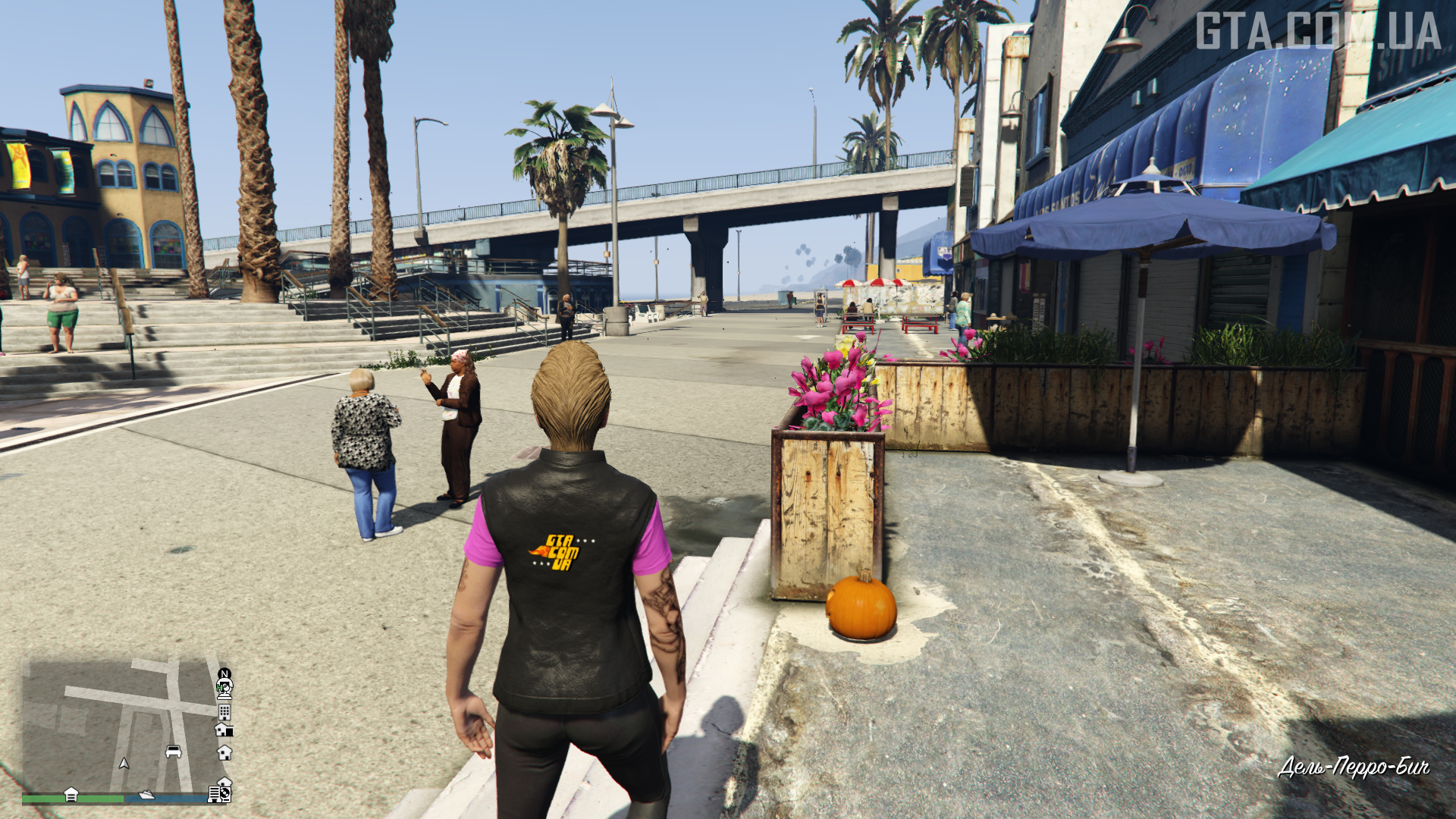Click the house with garage minimap marker
The height and width of the screenshot is (819, 1456).
(224, 730)
